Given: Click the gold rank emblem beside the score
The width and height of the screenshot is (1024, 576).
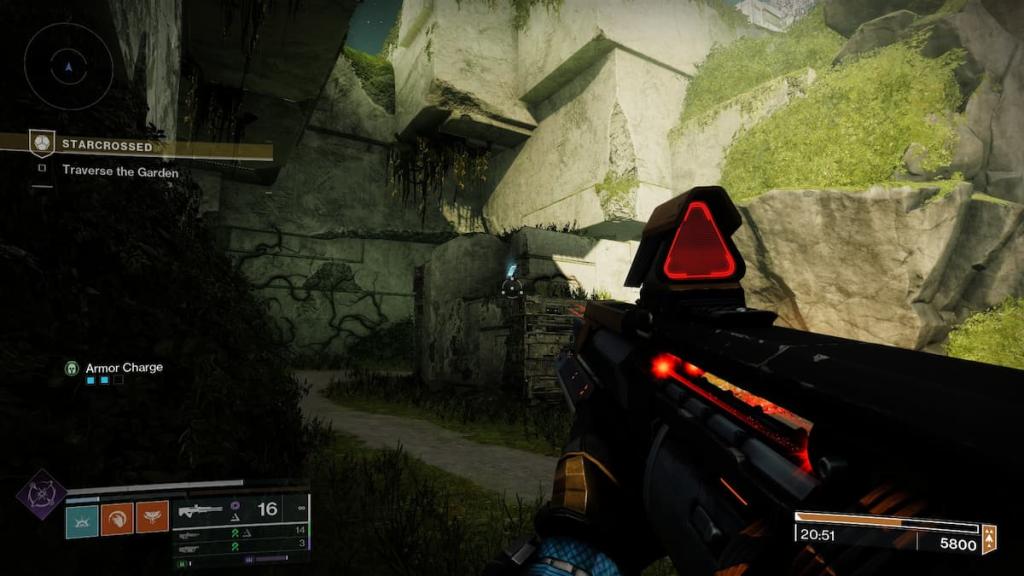Looking at the screenshot, I should coord(989,538).
